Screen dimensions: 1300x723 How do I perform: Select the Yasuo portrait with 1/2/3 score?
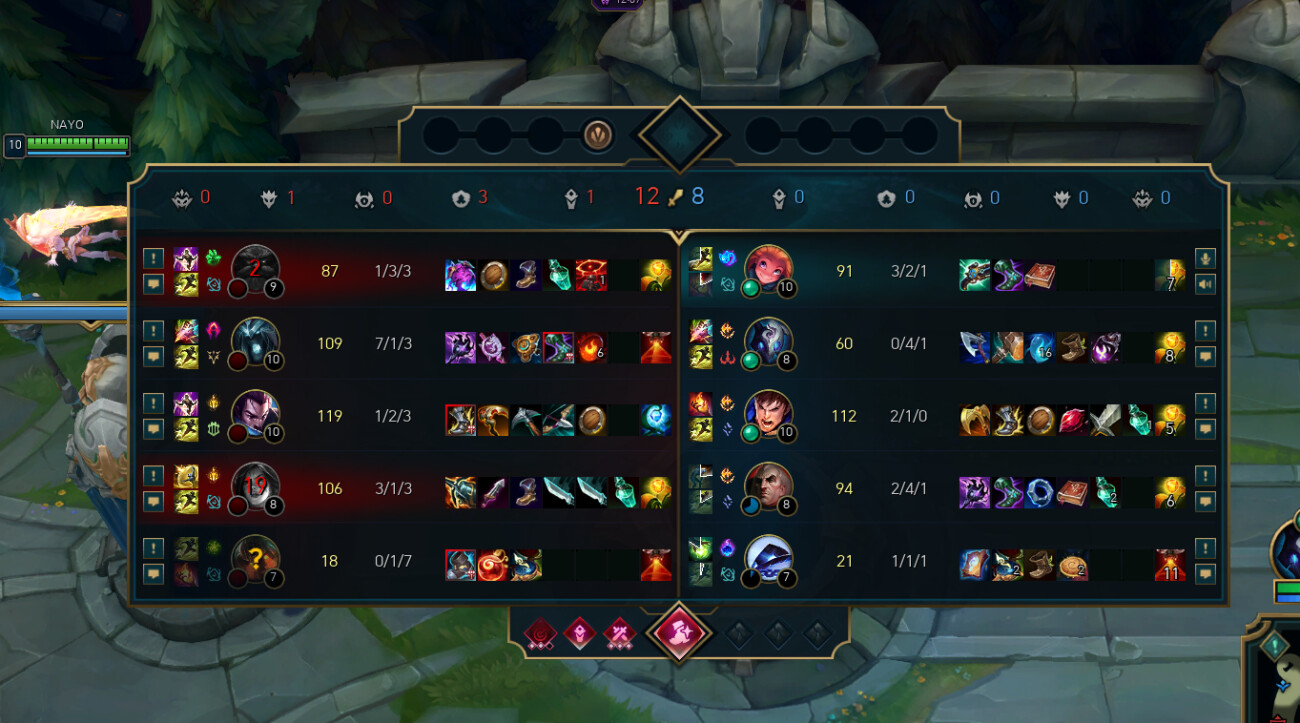point(254,415)
